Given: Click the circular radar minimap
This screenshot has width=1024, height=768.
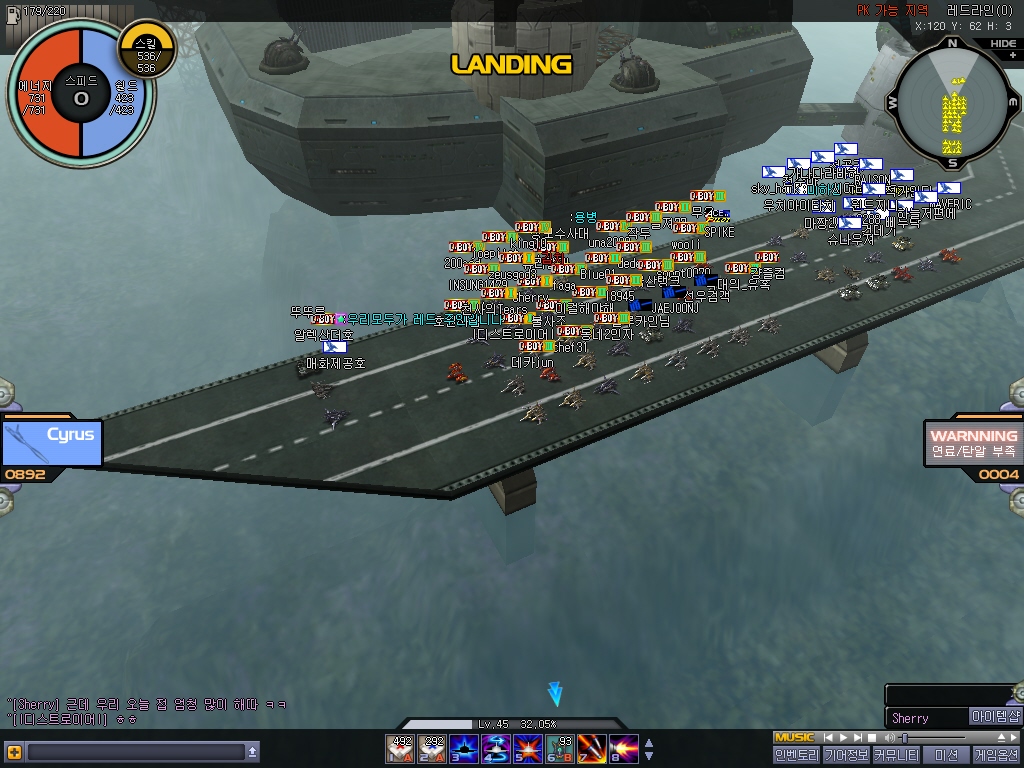Looking at the screenshot, I should point(952,103).
